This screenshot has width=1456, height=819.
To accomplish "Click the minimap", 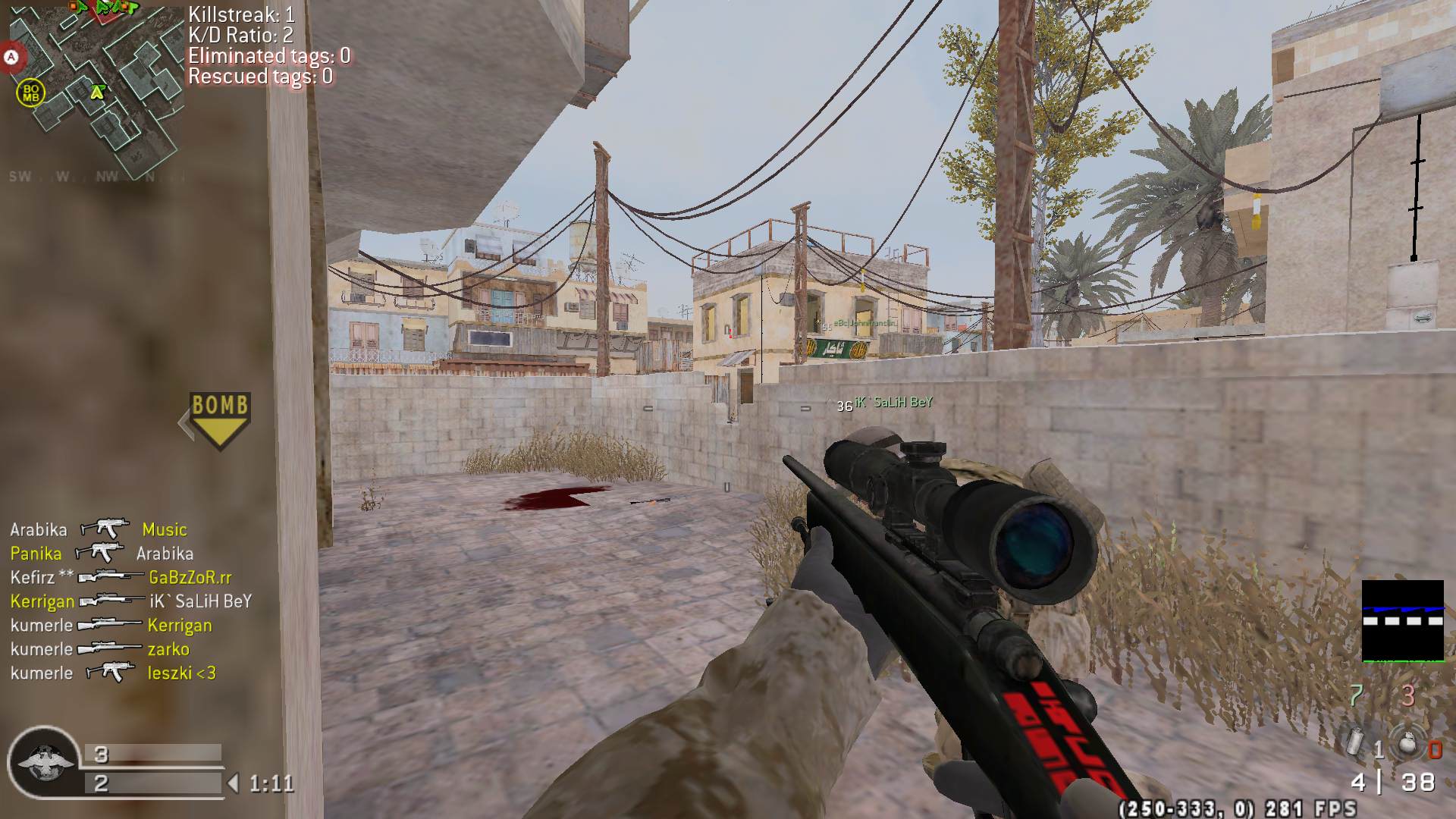I will point(95,87).
